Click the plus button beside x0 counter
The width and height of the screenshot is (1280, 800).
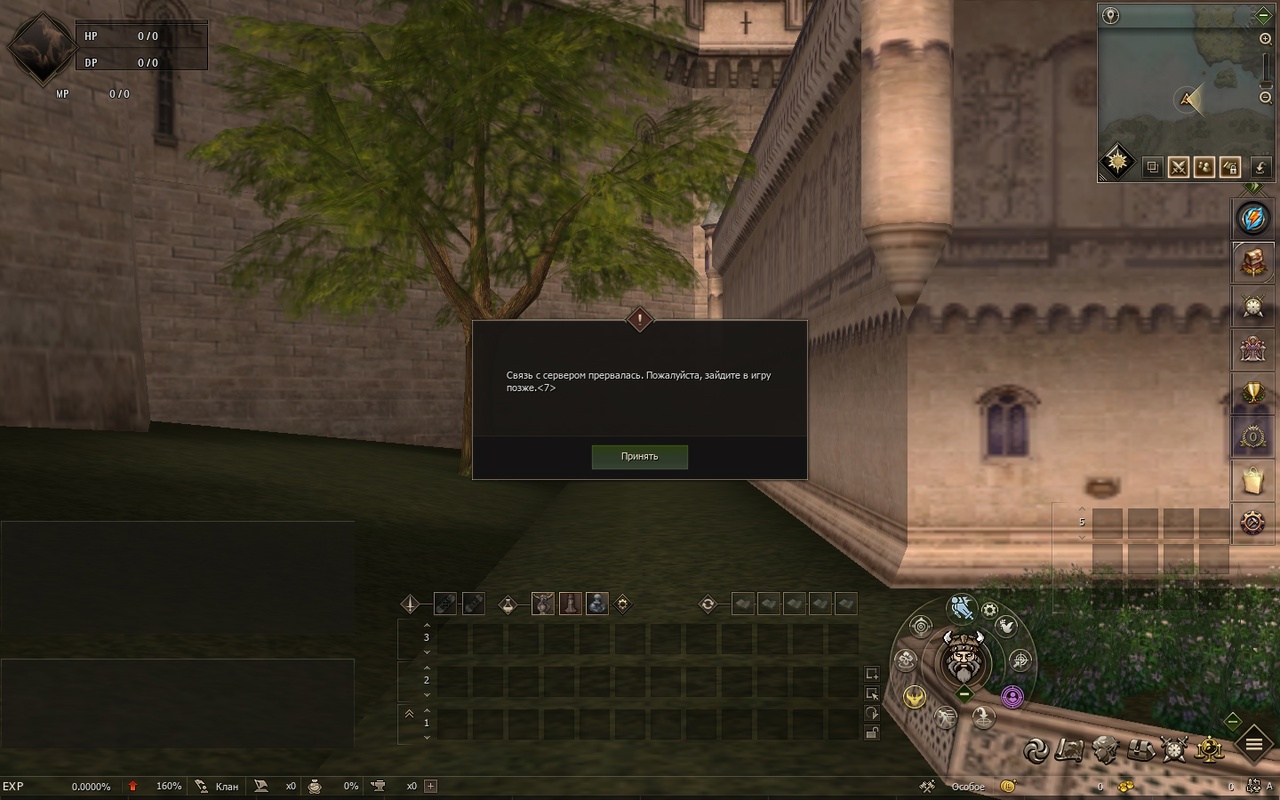(431, 786)
